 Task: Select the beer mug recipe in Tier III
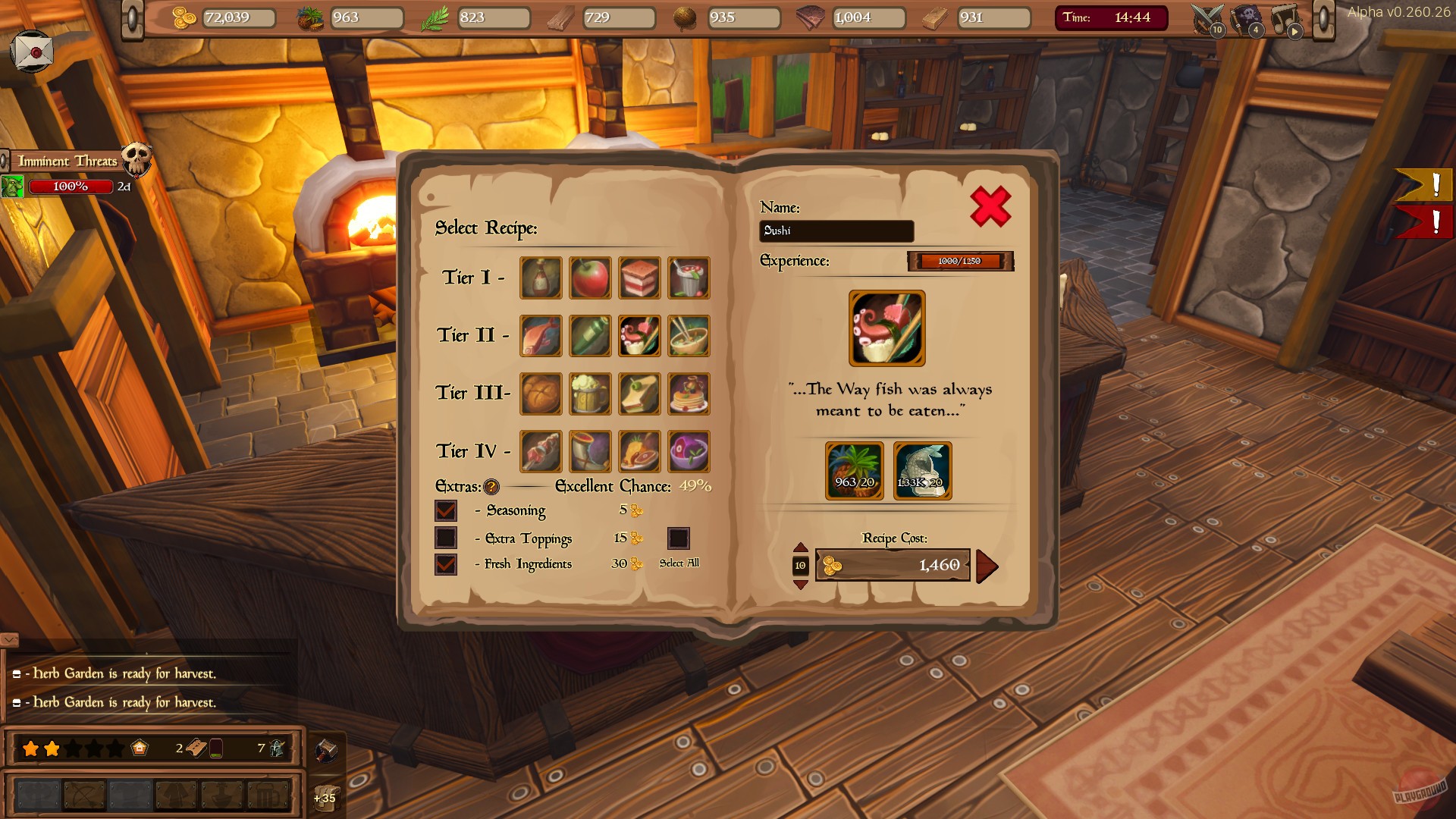pyautogui.click(x=590, y=394)
